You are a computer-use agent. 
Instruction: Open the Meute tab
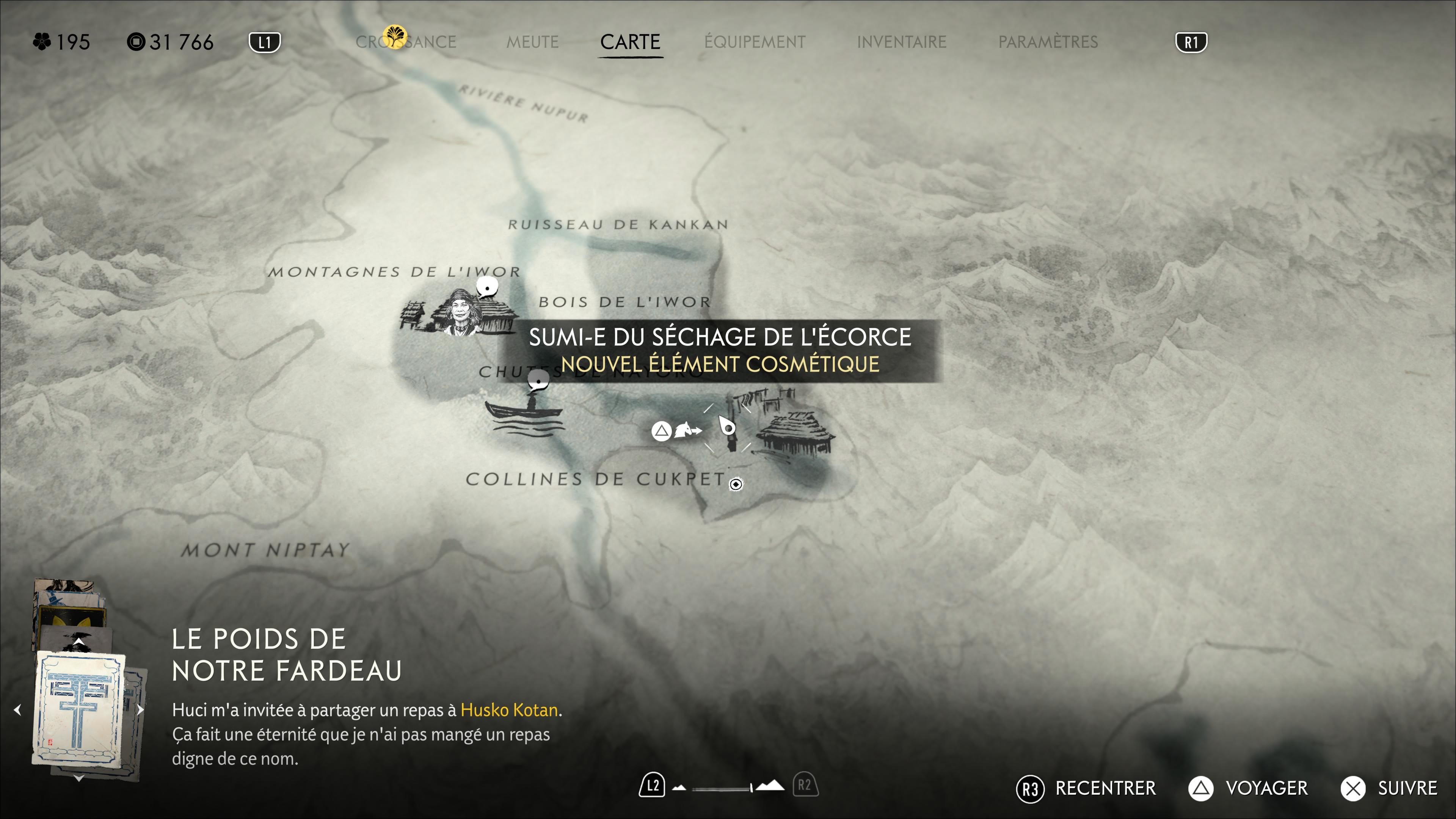coord(532,42)
